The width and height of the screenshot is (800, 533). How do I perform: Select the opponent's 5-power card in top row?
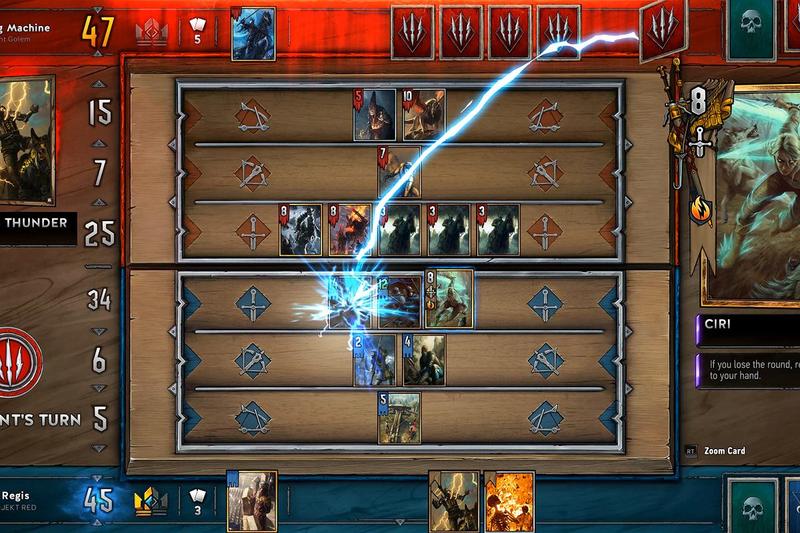click(374, 115)
